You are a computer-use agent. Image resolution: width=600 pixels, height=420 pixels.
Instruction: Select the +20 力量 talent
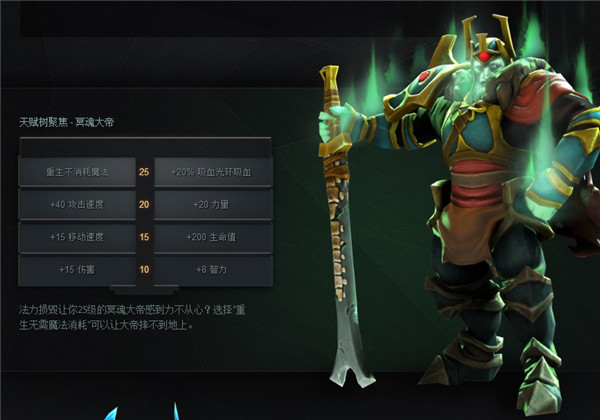[213, 205]
